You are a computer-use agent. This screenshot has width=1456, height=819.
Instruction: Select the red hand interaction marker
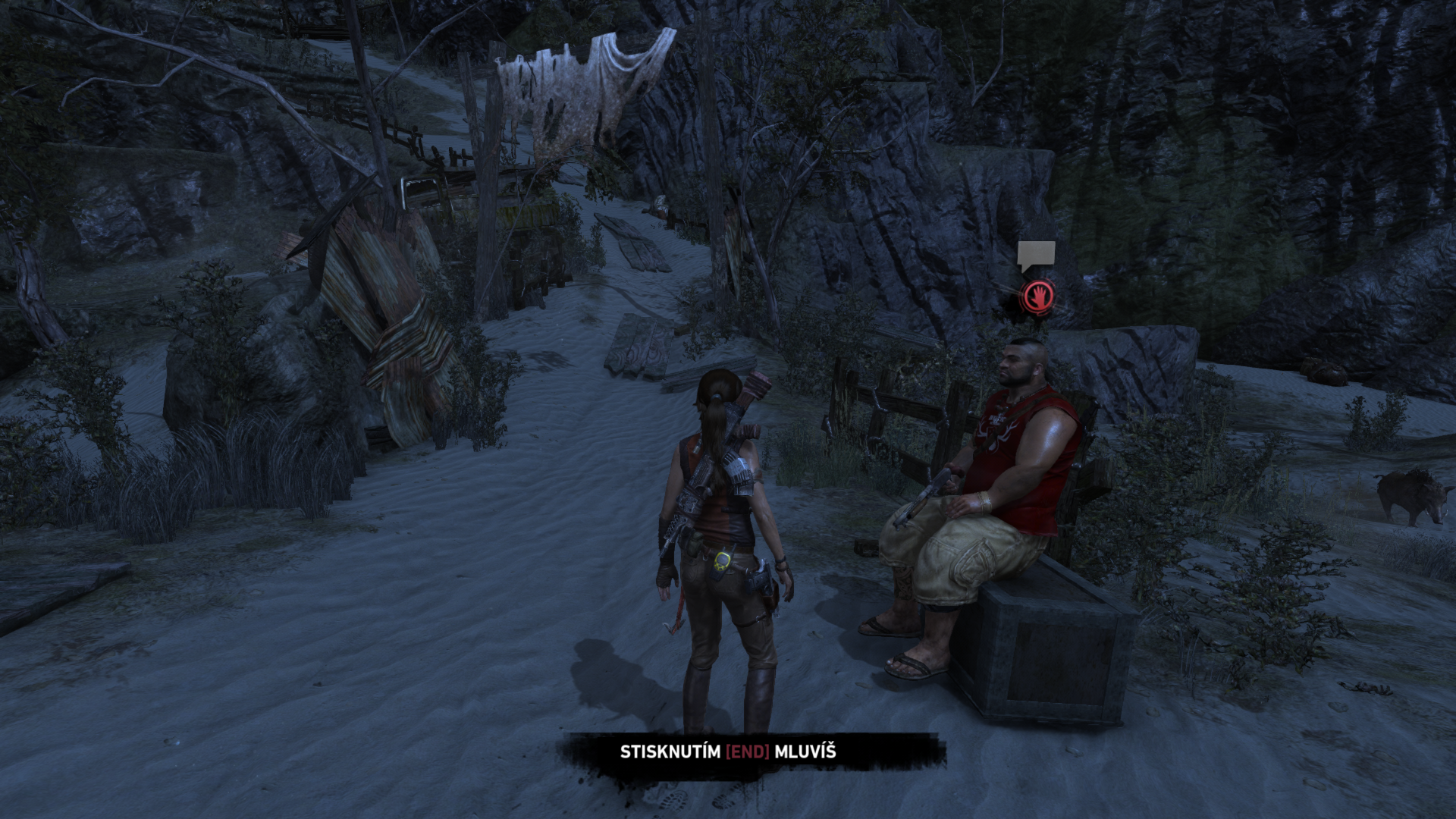click(1038, 296)
